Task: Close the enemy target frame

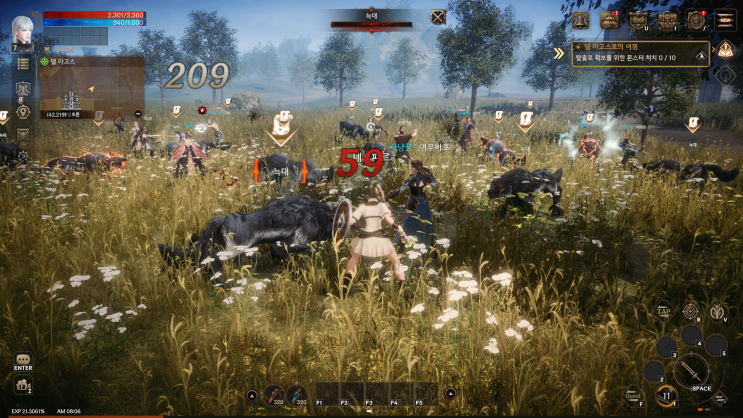Action: pyautogui.click(x=438, y=16)
